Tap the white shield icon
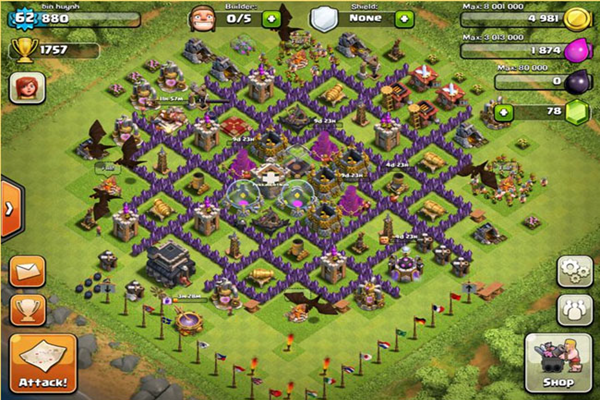The image size is (600, 400). pos(322,19)
